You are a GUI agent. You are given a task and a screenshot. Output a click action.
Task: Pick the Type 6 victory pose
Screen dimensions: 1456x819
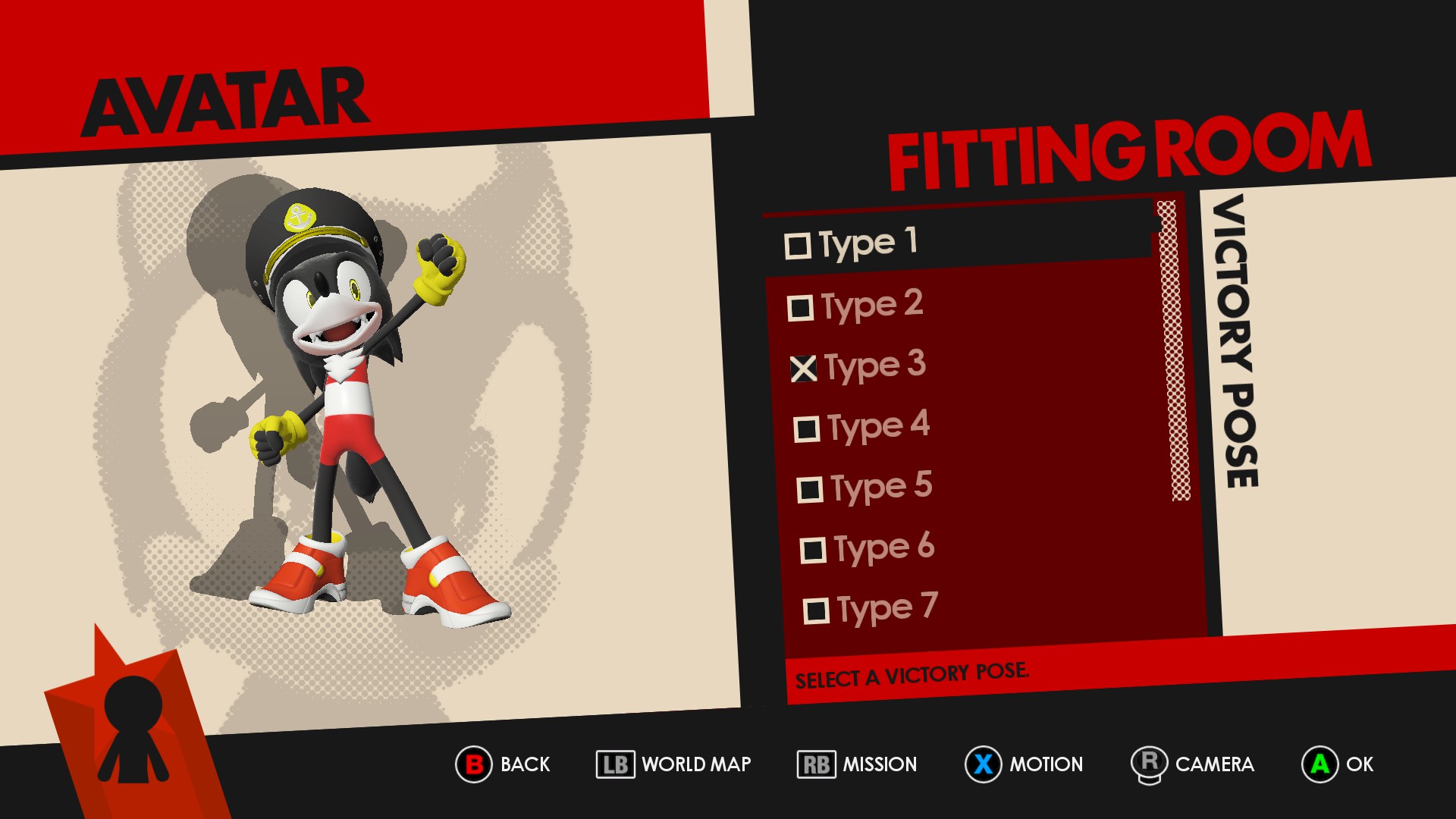point(868,548)
